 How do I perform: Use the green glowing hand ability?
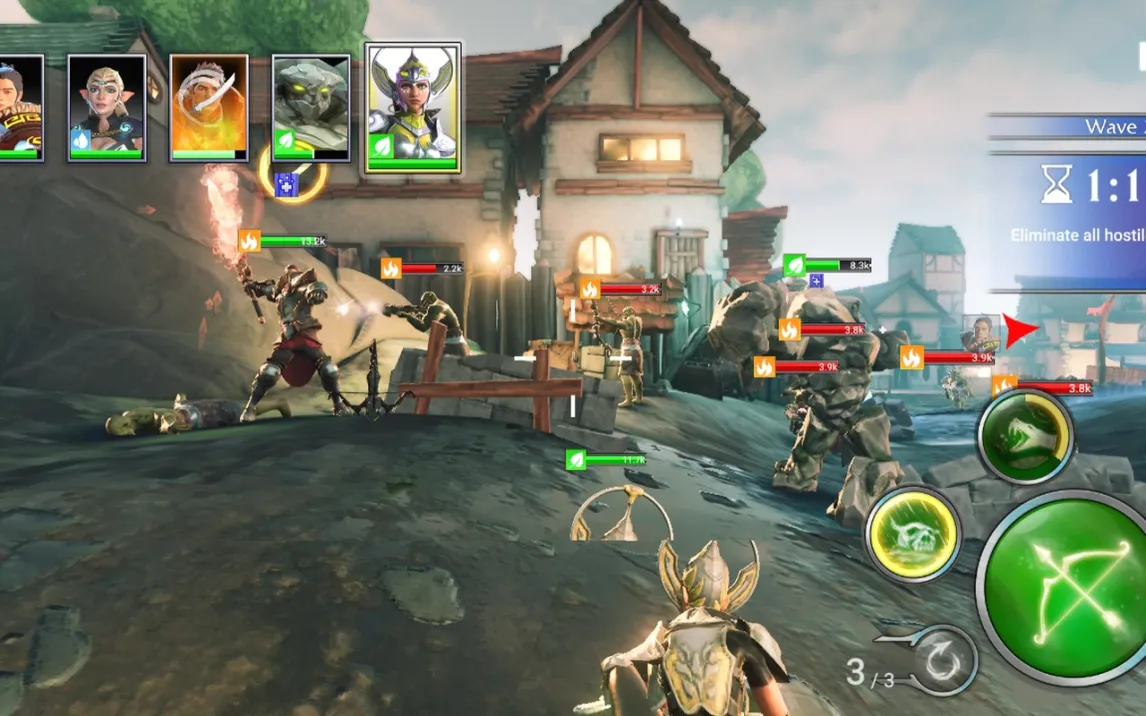click(1025, 435)
